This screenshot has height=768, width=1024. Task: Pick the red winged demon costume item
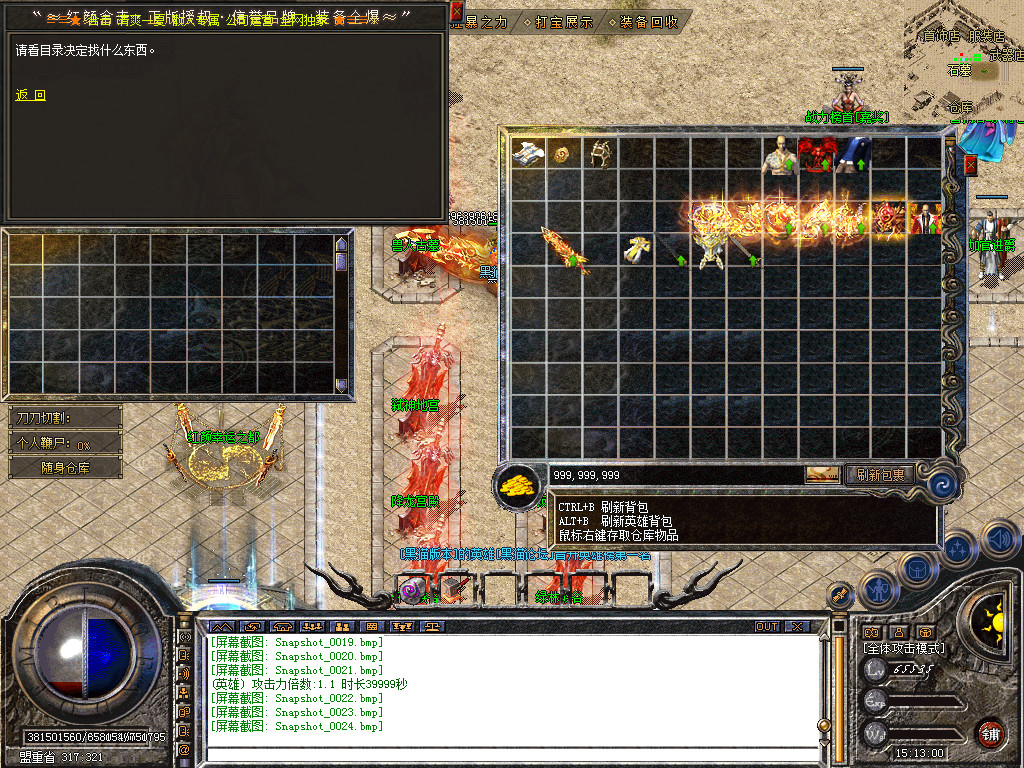816,155
